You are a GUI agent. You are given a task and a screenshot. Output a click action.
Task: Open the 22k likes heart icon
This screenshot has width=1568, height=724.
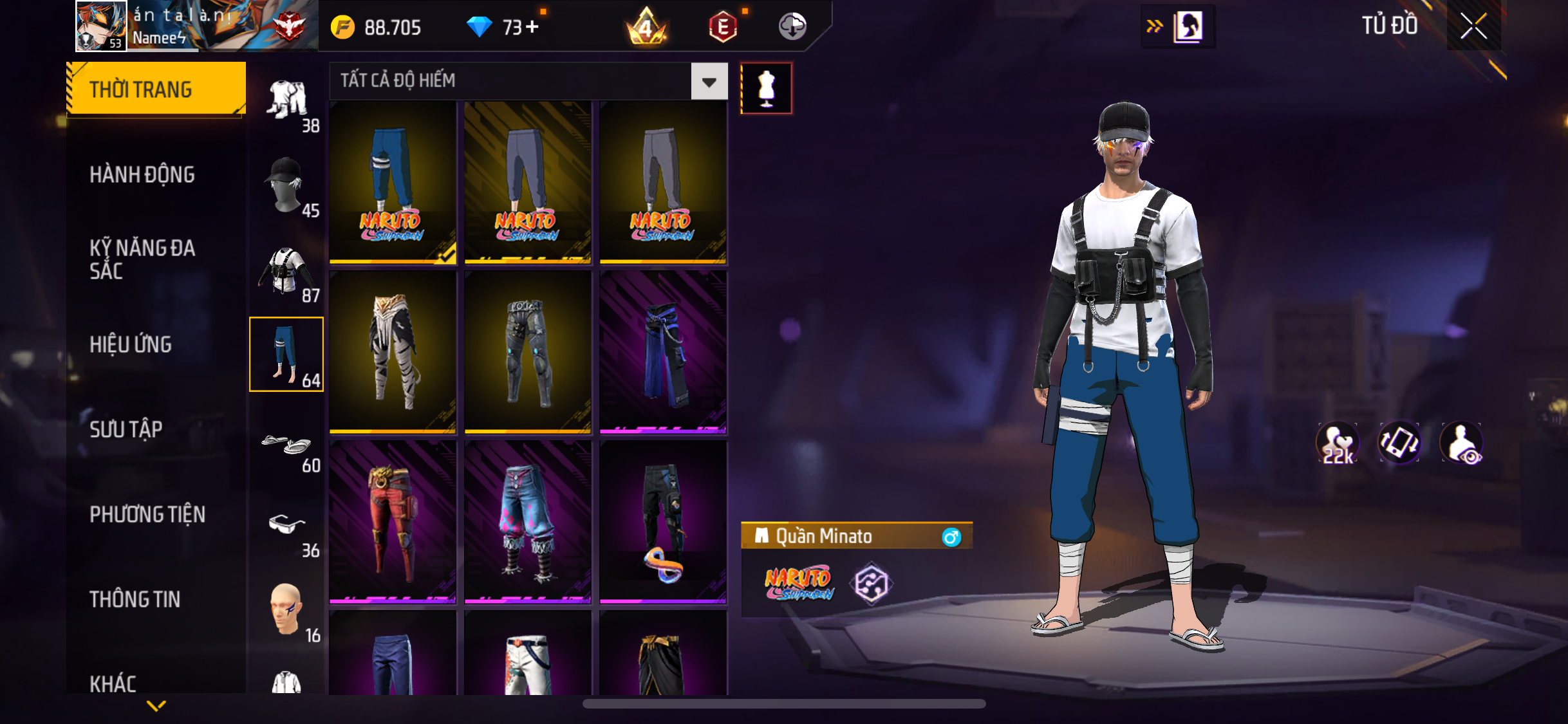tap(1338, 443)
